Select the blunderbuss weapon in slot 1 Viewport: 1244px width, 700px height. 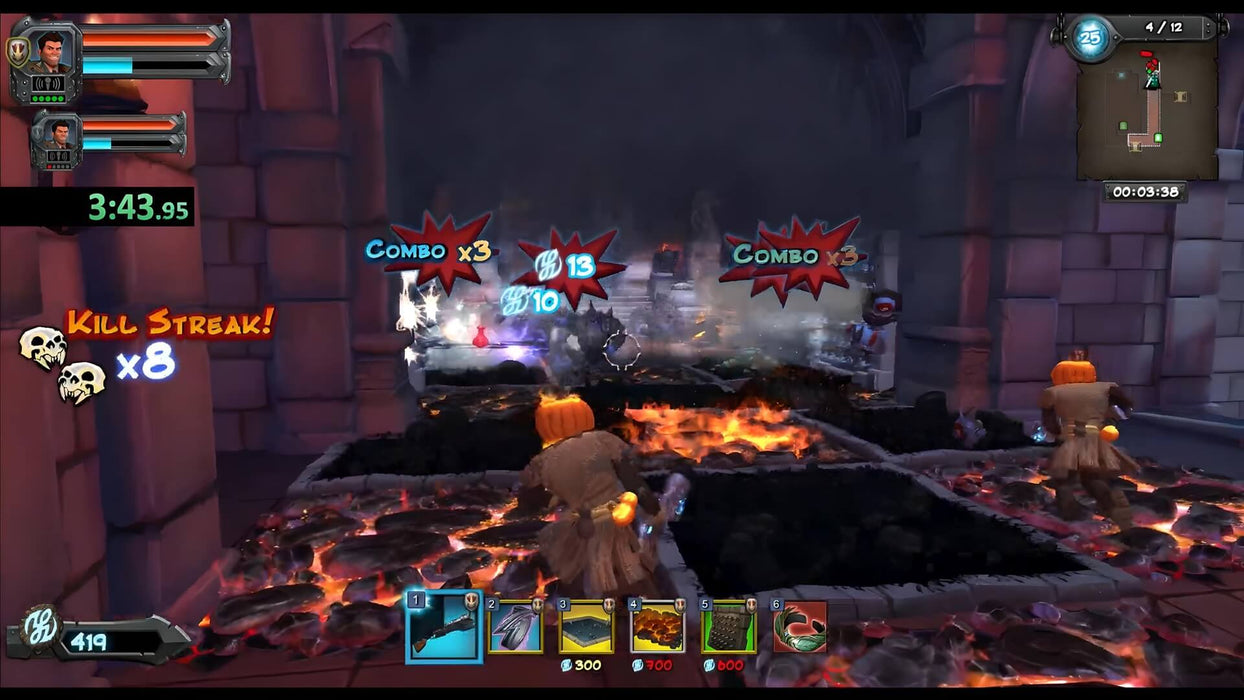(x=443, y=627)
